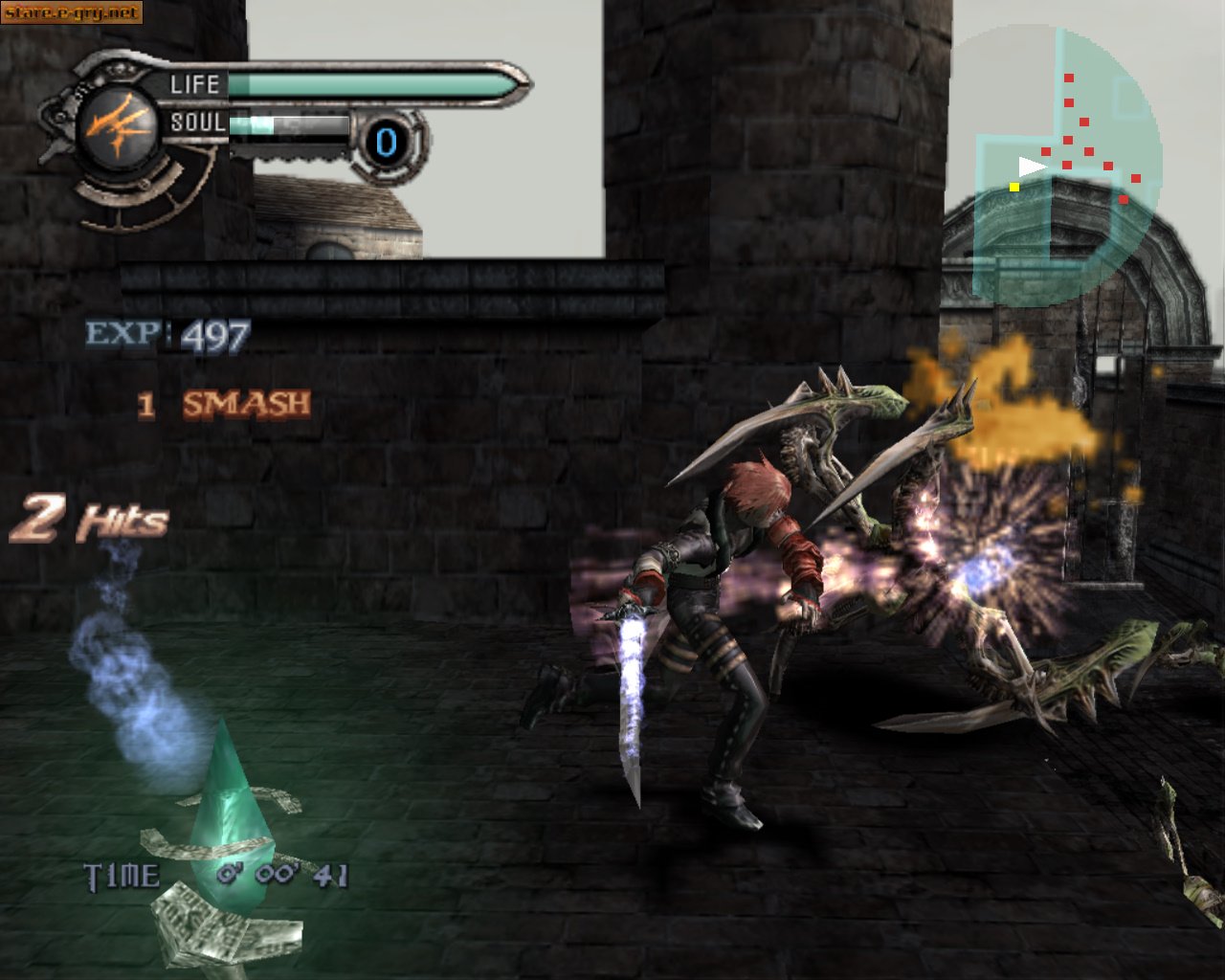Viewport: 1225px width, 980px height.
Task: Click the white player arrow on the minimap
Action: click(1031, 167)
